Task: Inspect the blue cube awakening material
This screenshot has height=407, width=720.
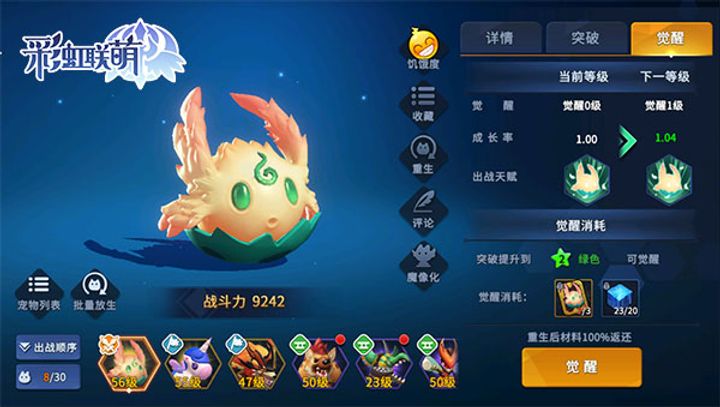Action: pyautogui.click(x=622, y=297)
